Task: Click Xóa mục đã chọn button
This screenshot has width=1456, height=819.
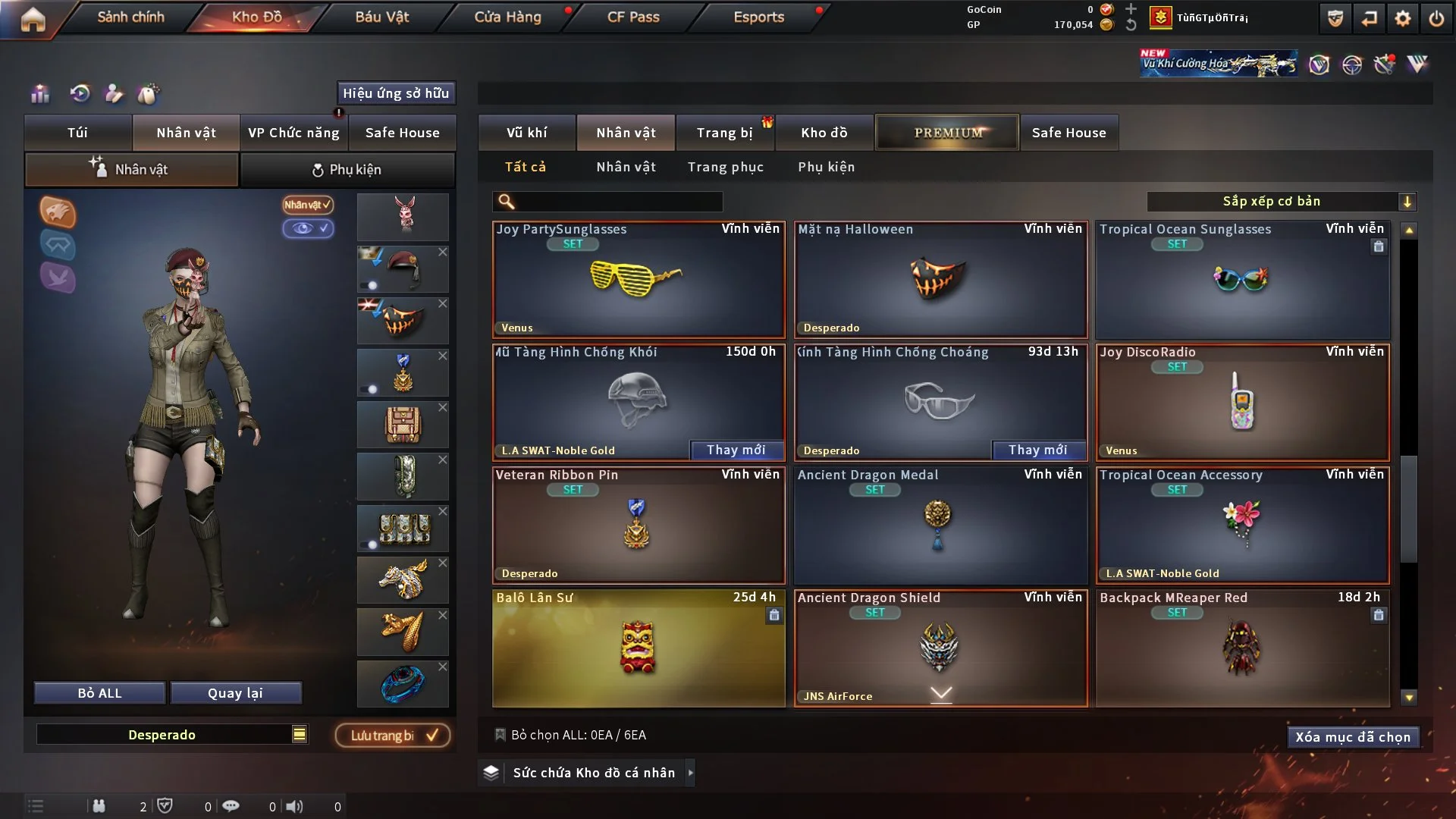Action: point(1352,737)
